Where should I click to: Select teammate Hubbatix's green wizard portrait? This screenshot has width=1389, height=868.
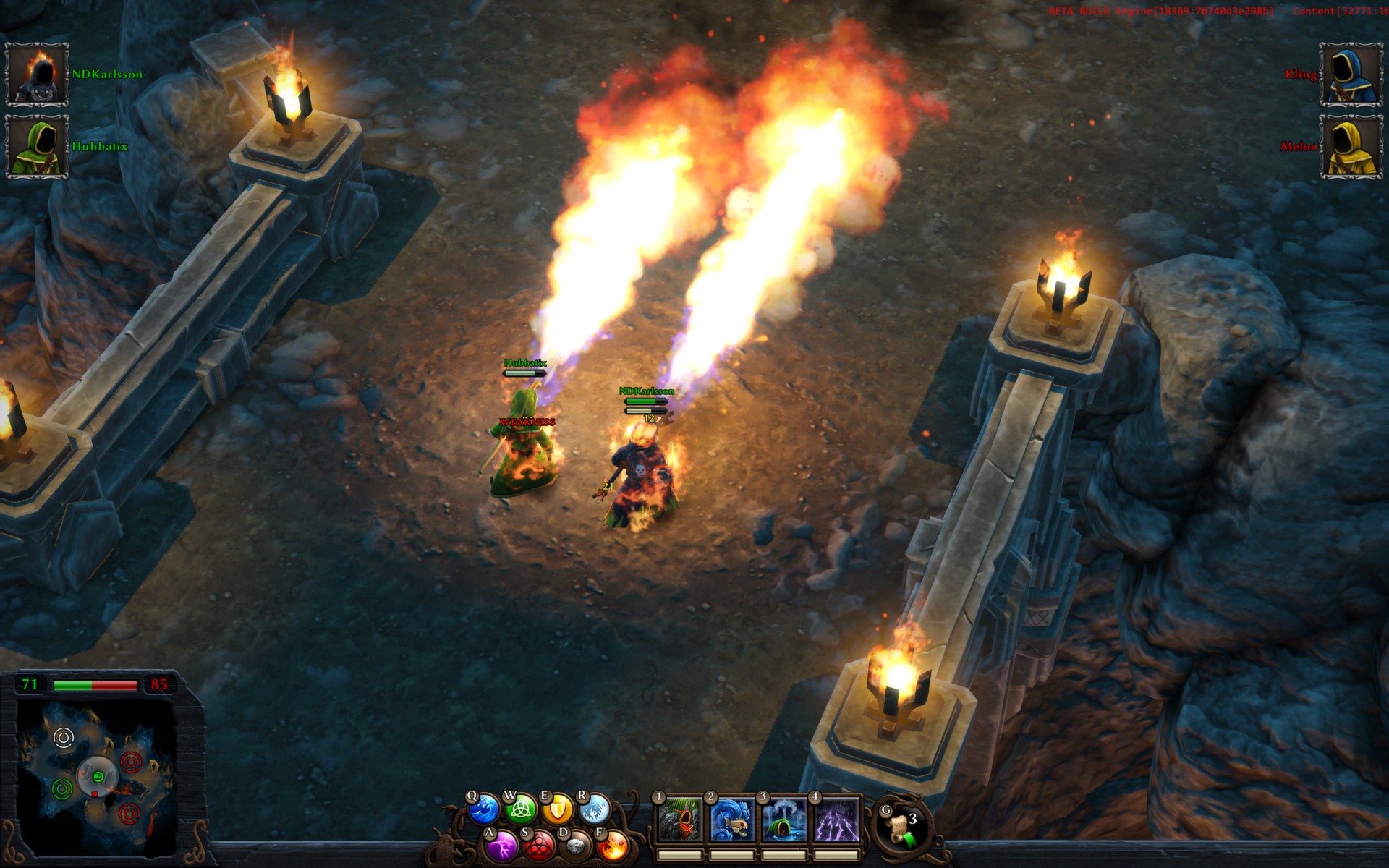coord(37,147)
